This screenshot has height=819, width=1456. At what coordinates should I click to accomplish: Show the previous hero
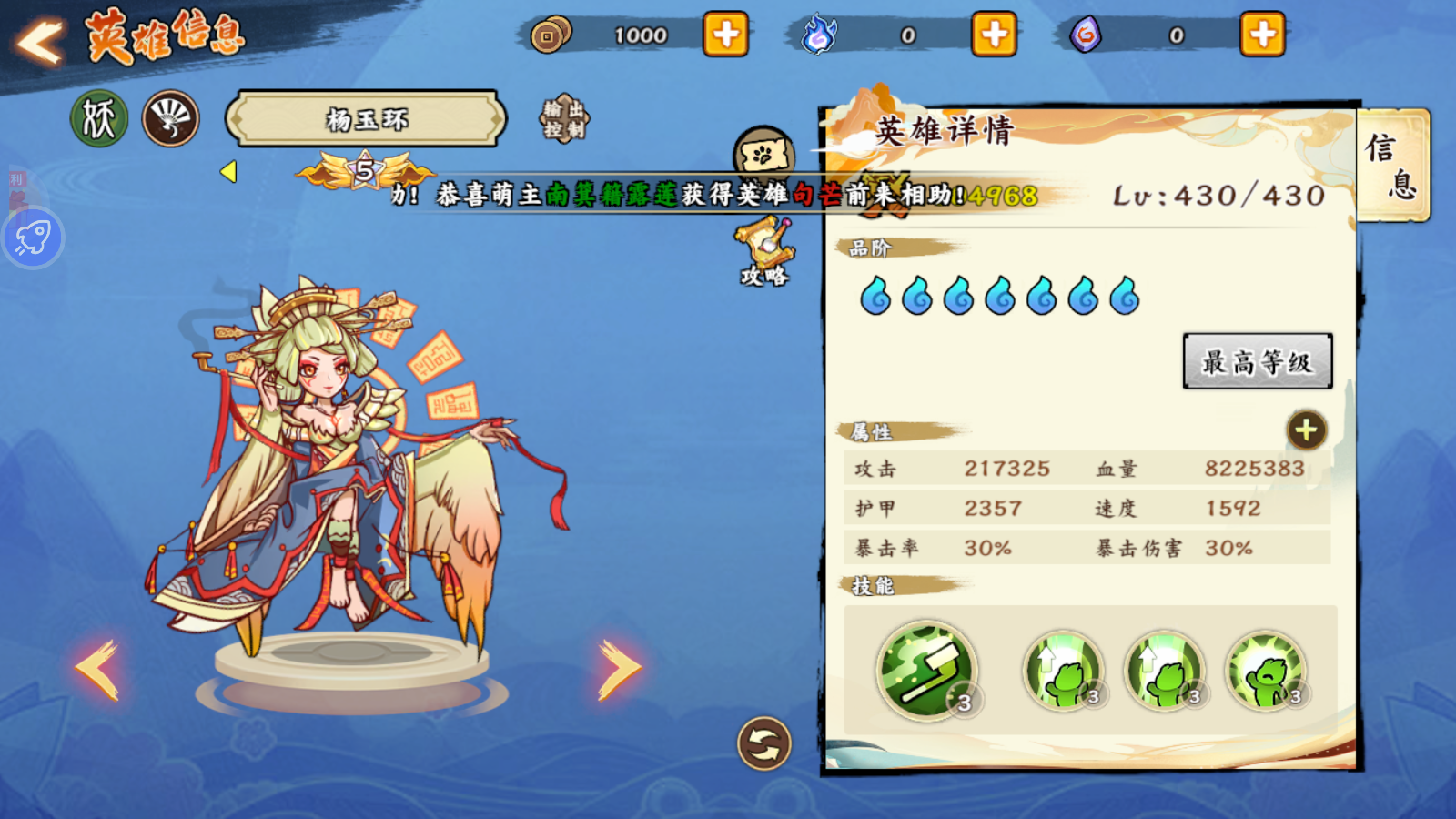pyautogui.click(x=98, y=670)
